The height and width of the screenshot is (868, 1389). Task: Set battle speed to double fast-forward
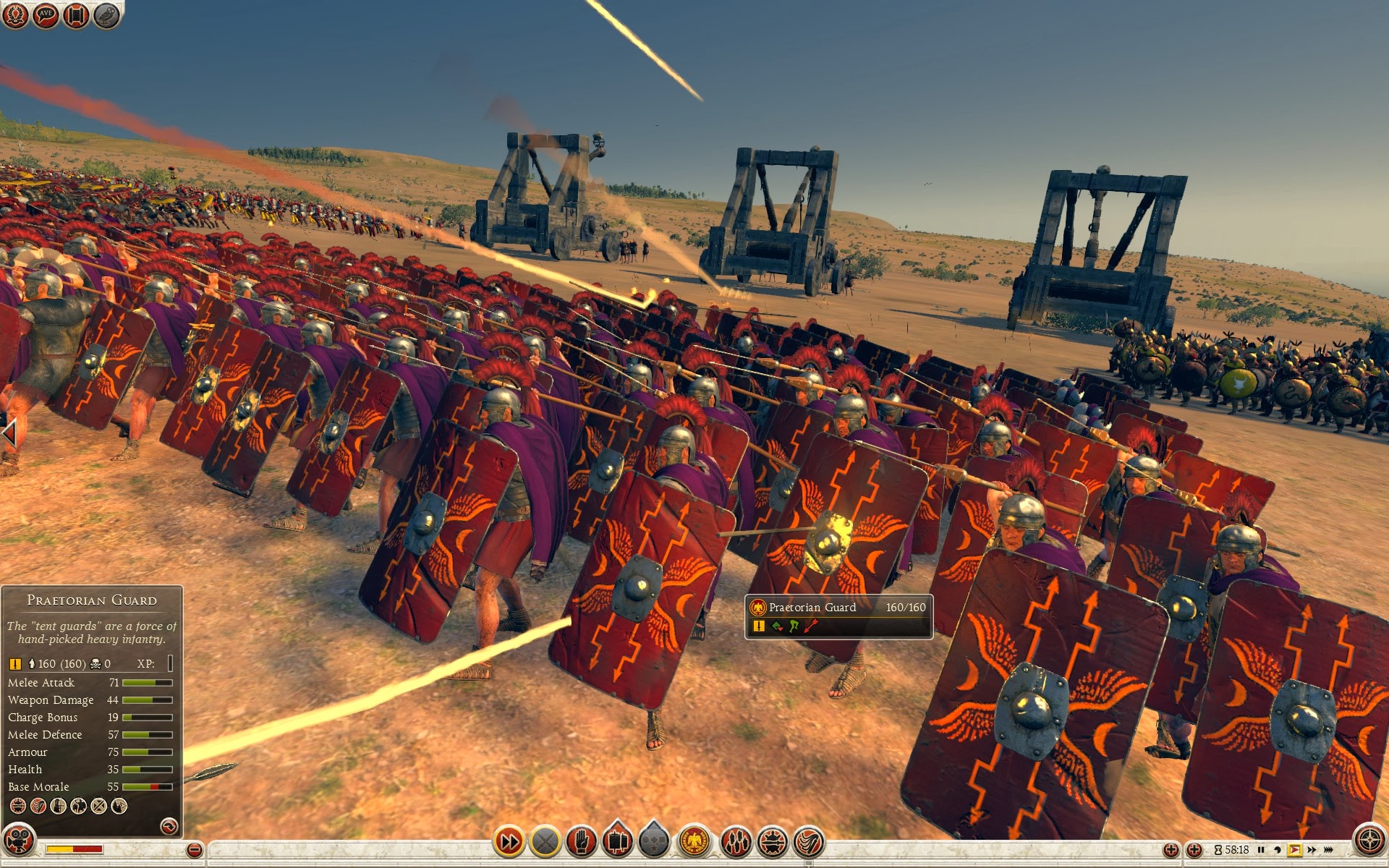point(1312,850)
